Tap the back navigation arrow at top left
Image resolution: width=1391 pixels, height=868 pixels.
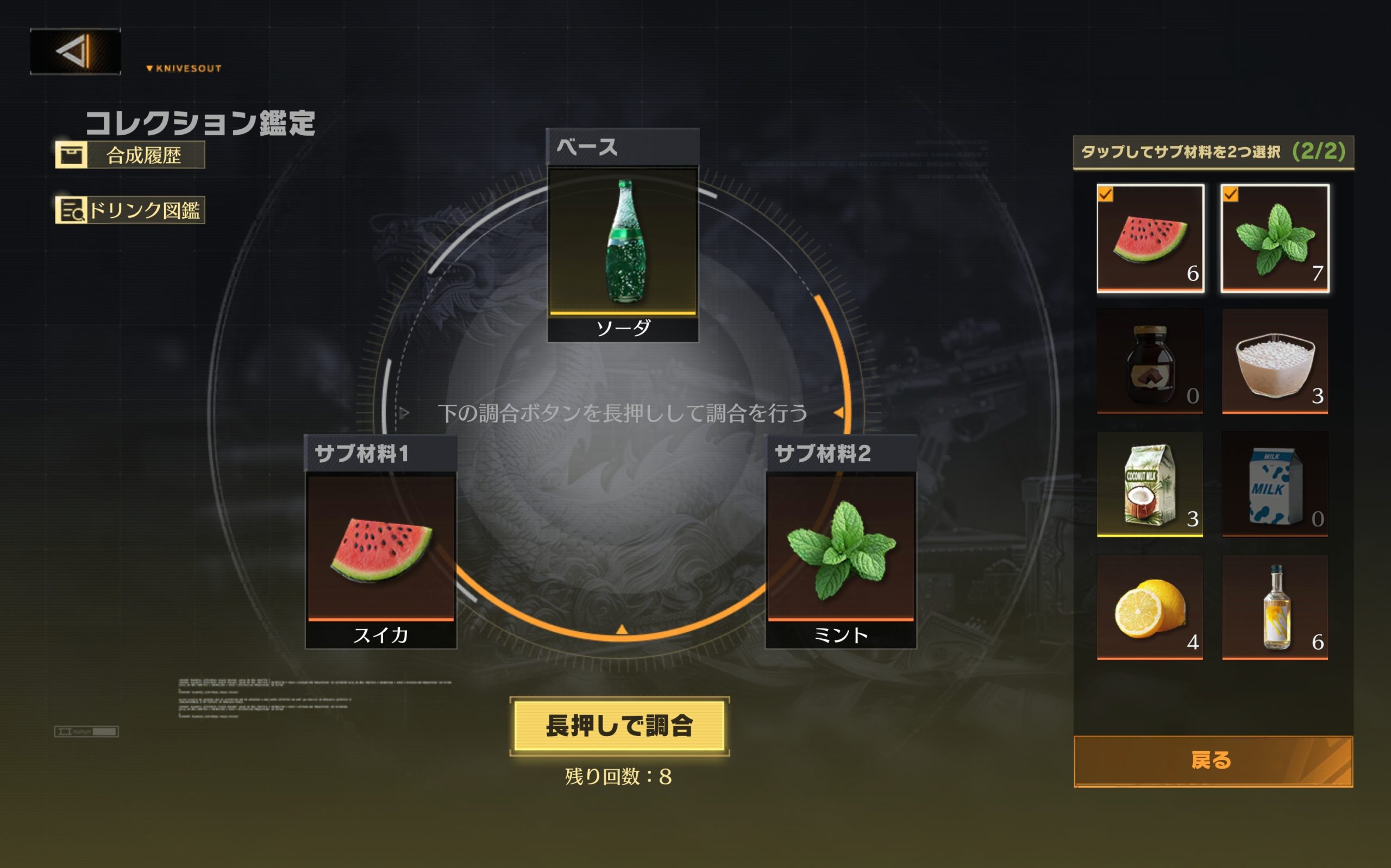75,53
